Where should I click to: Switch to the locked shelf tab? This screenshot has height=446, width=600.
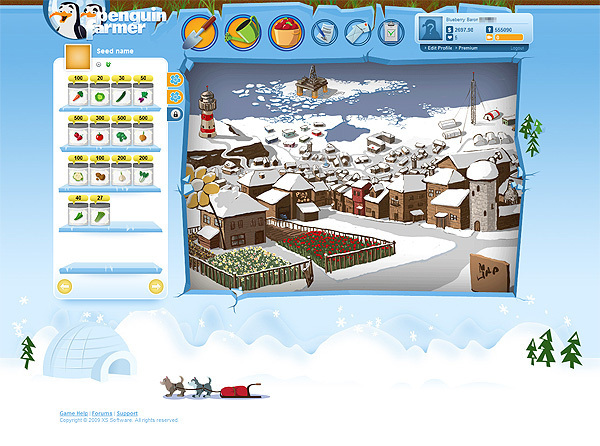point(175,114)
